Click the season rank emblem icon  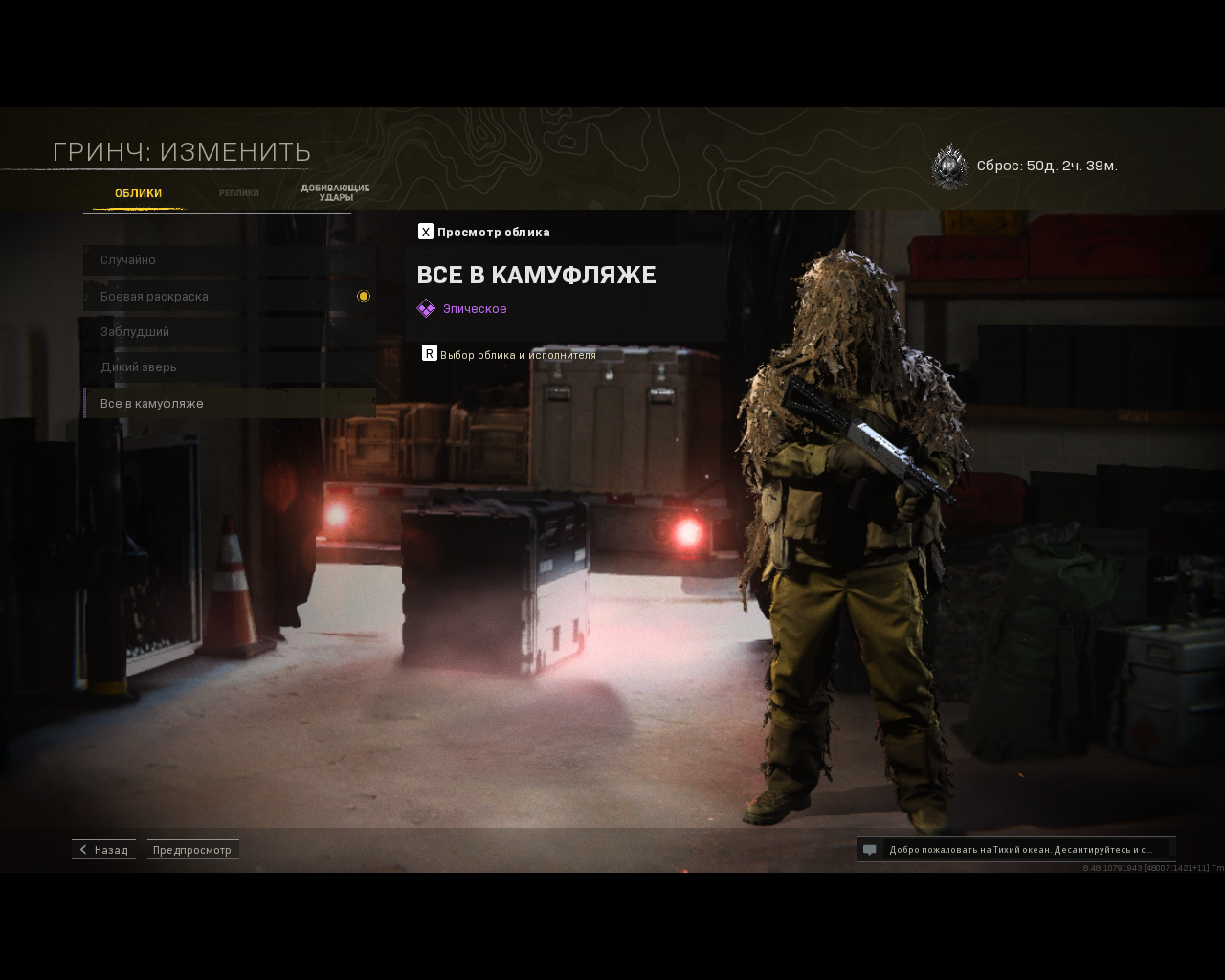pyautogui.click(x=949, y=167)
